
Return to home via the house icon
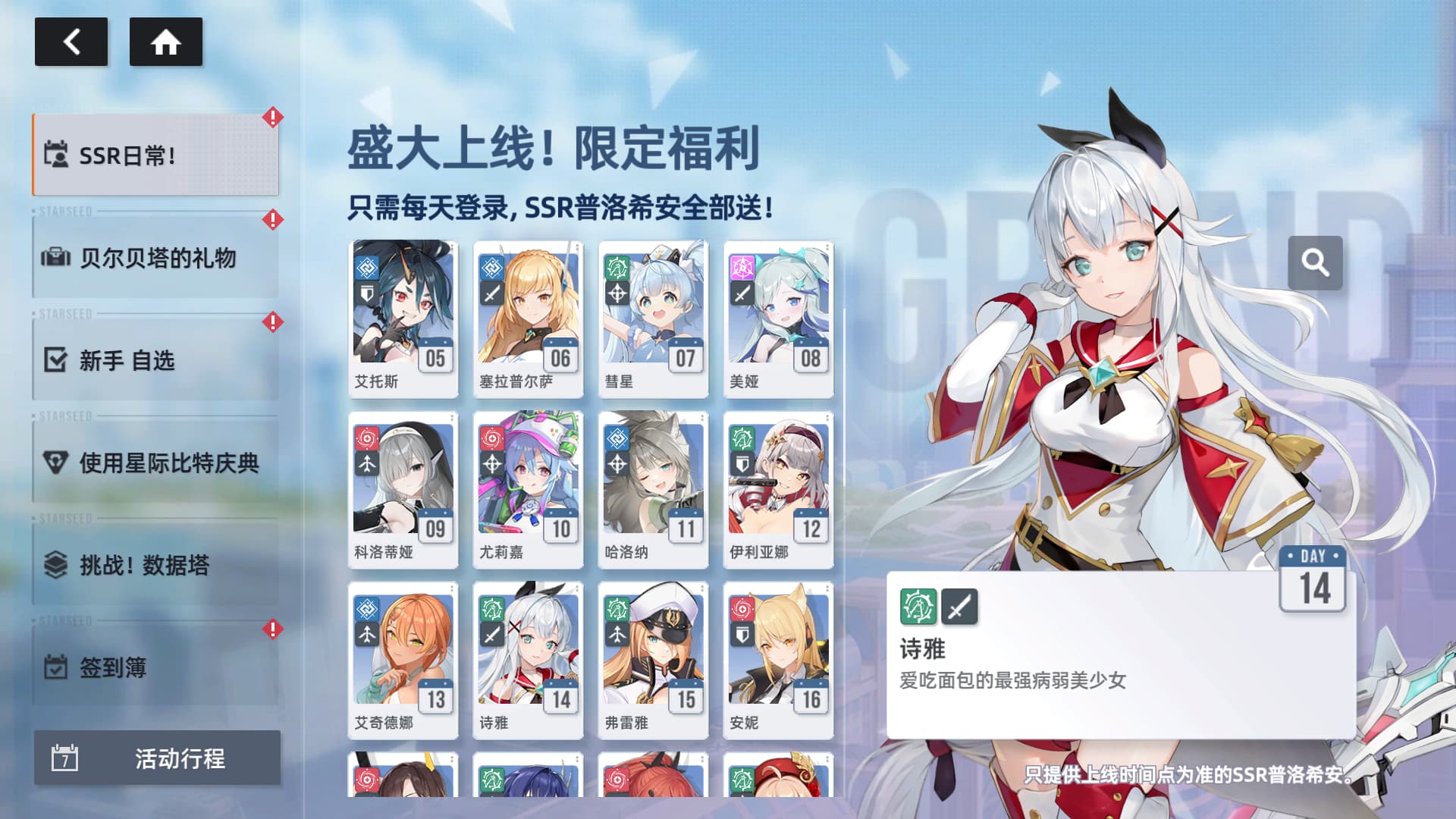coord(166,42)
